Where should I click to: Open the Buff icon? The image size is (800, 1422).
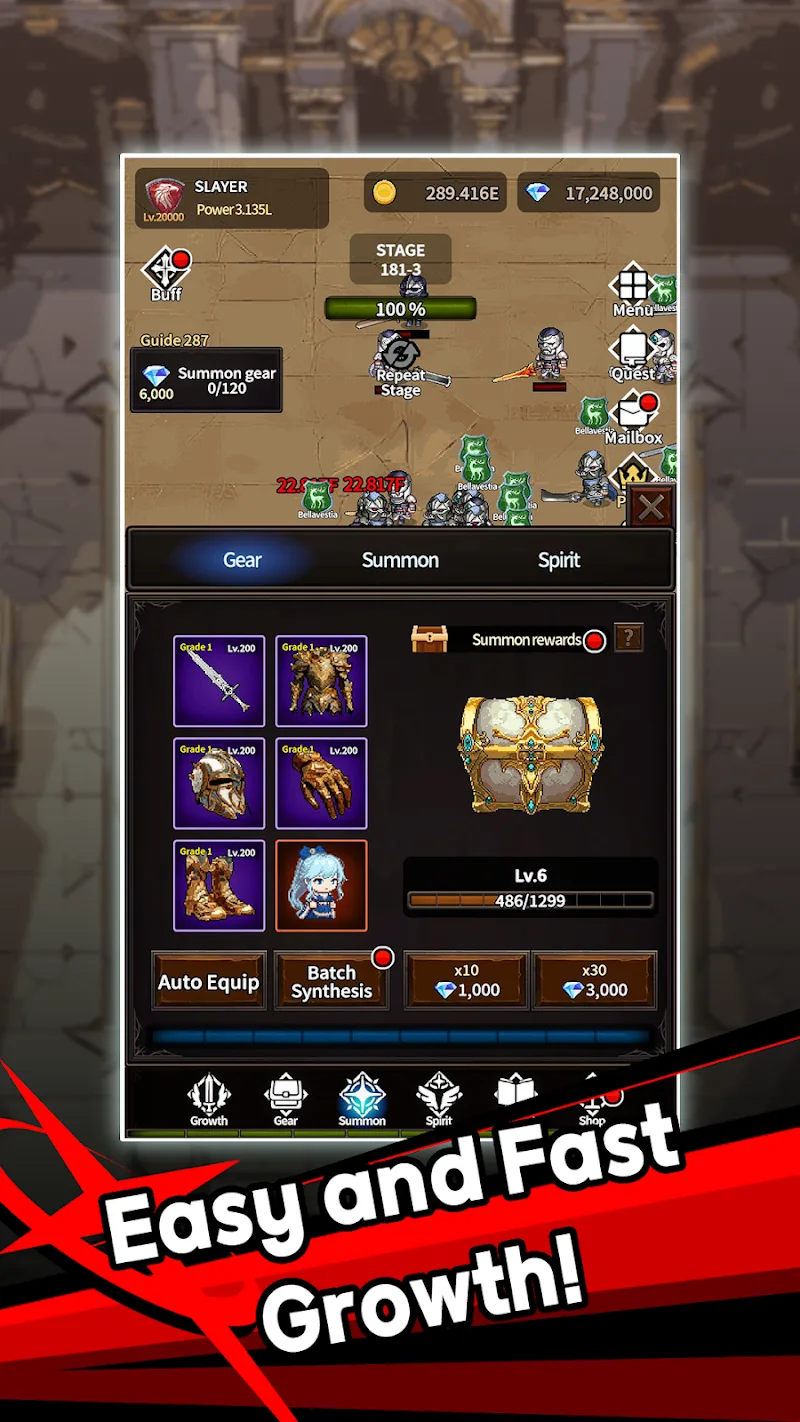click(166, 274)
